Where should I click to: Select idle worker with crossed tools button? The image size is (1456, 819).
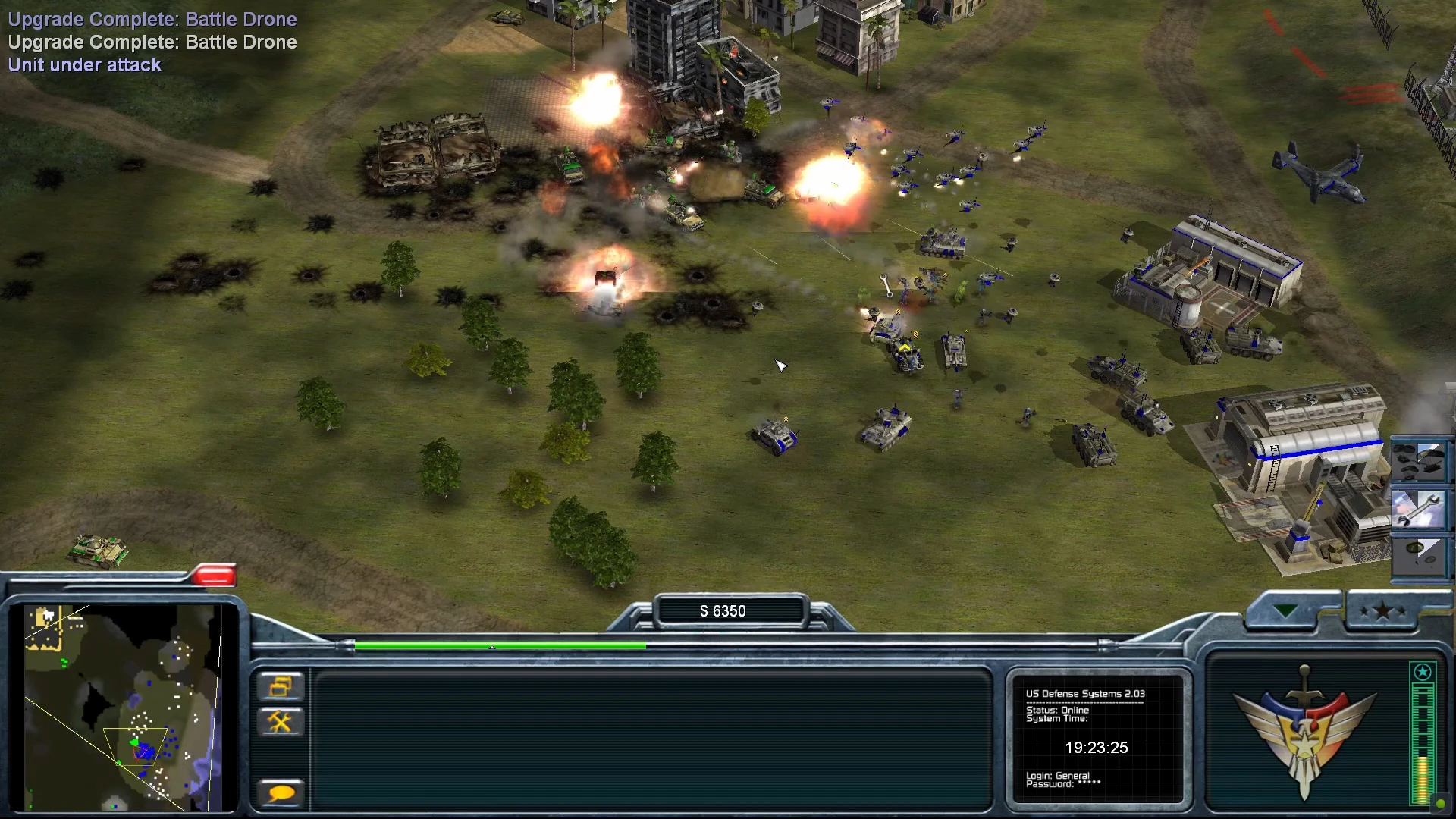[281, 721]
